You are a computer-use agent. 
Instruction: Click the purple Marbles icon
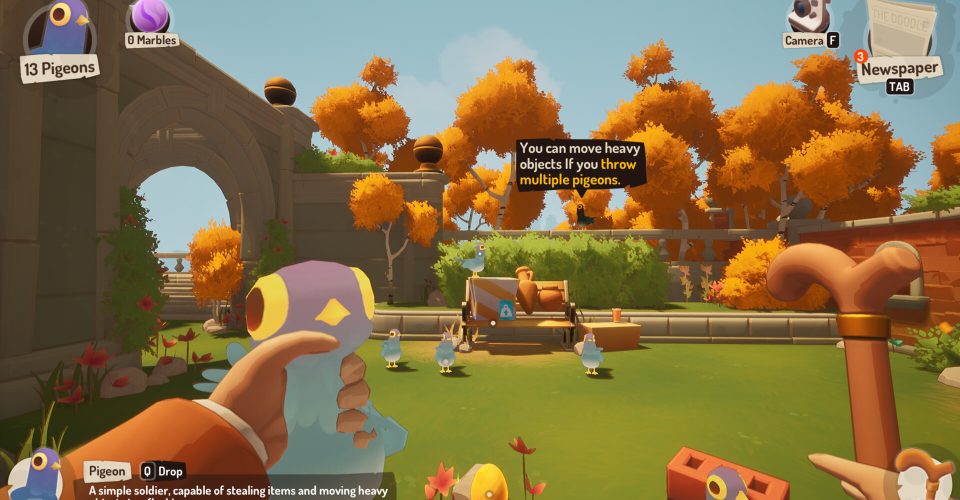[149, 16]
